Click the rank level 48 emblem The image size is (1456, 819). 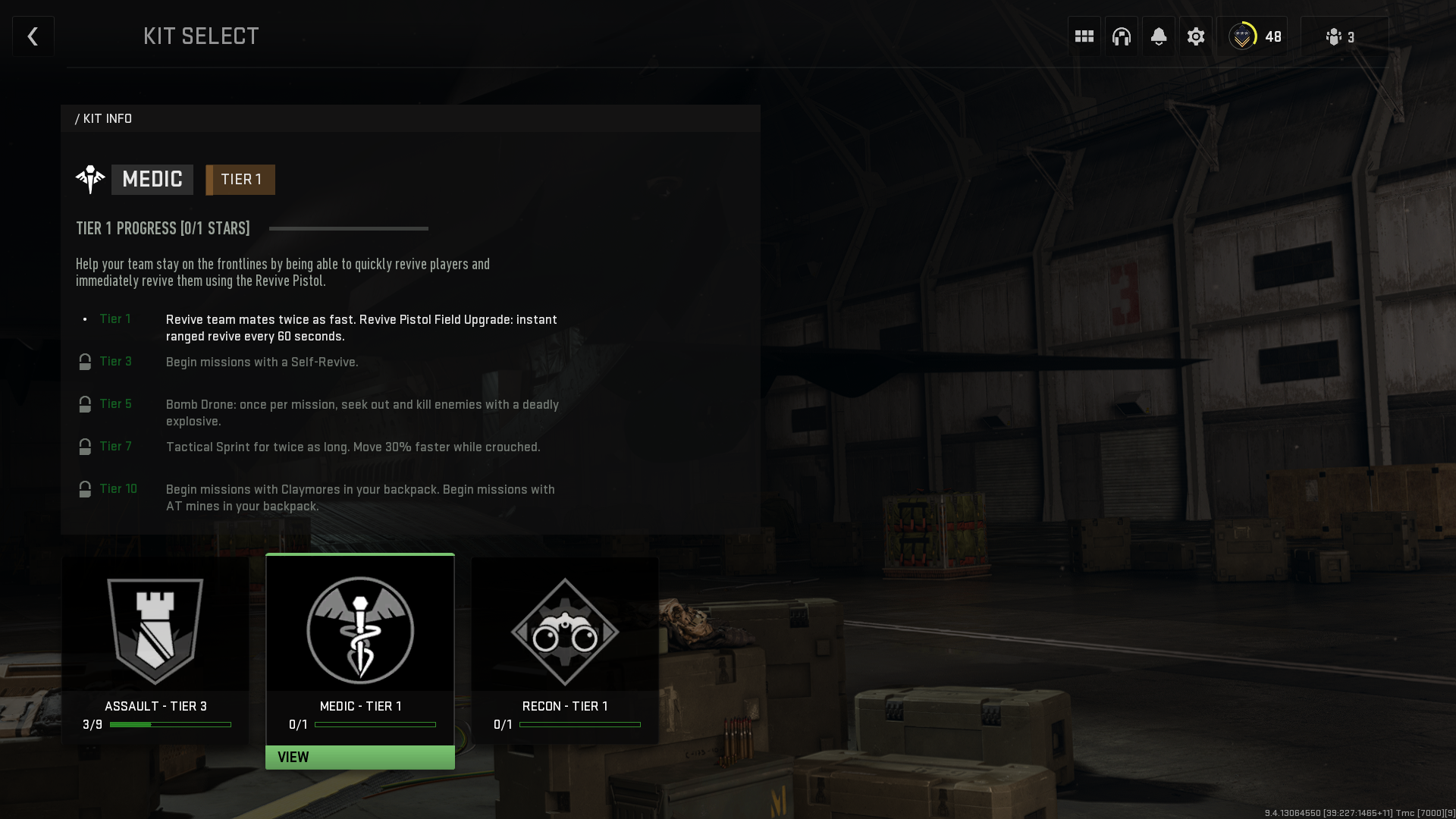coord(1241,36)
